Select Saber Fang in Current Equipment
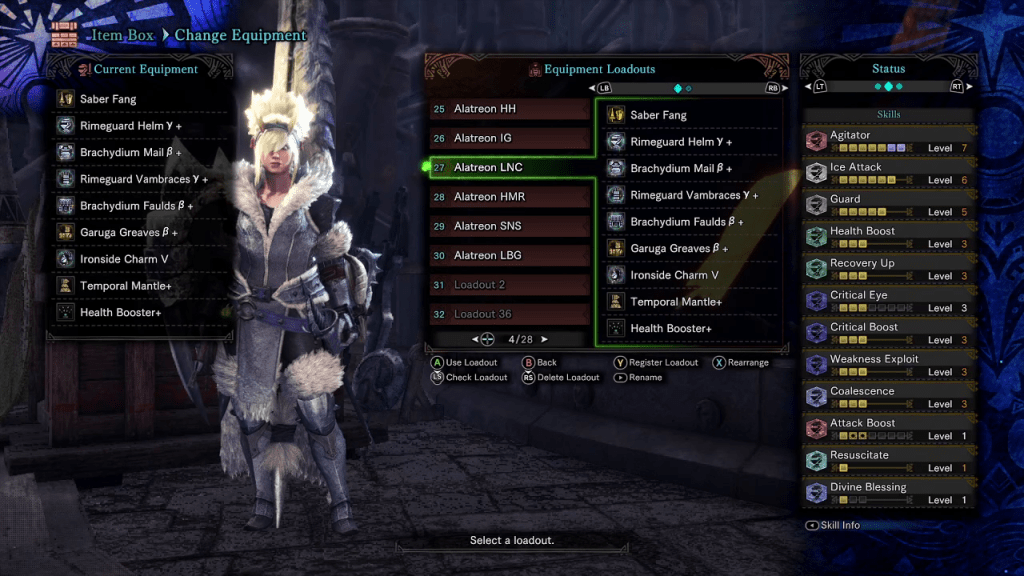 (x=140, y=99)
